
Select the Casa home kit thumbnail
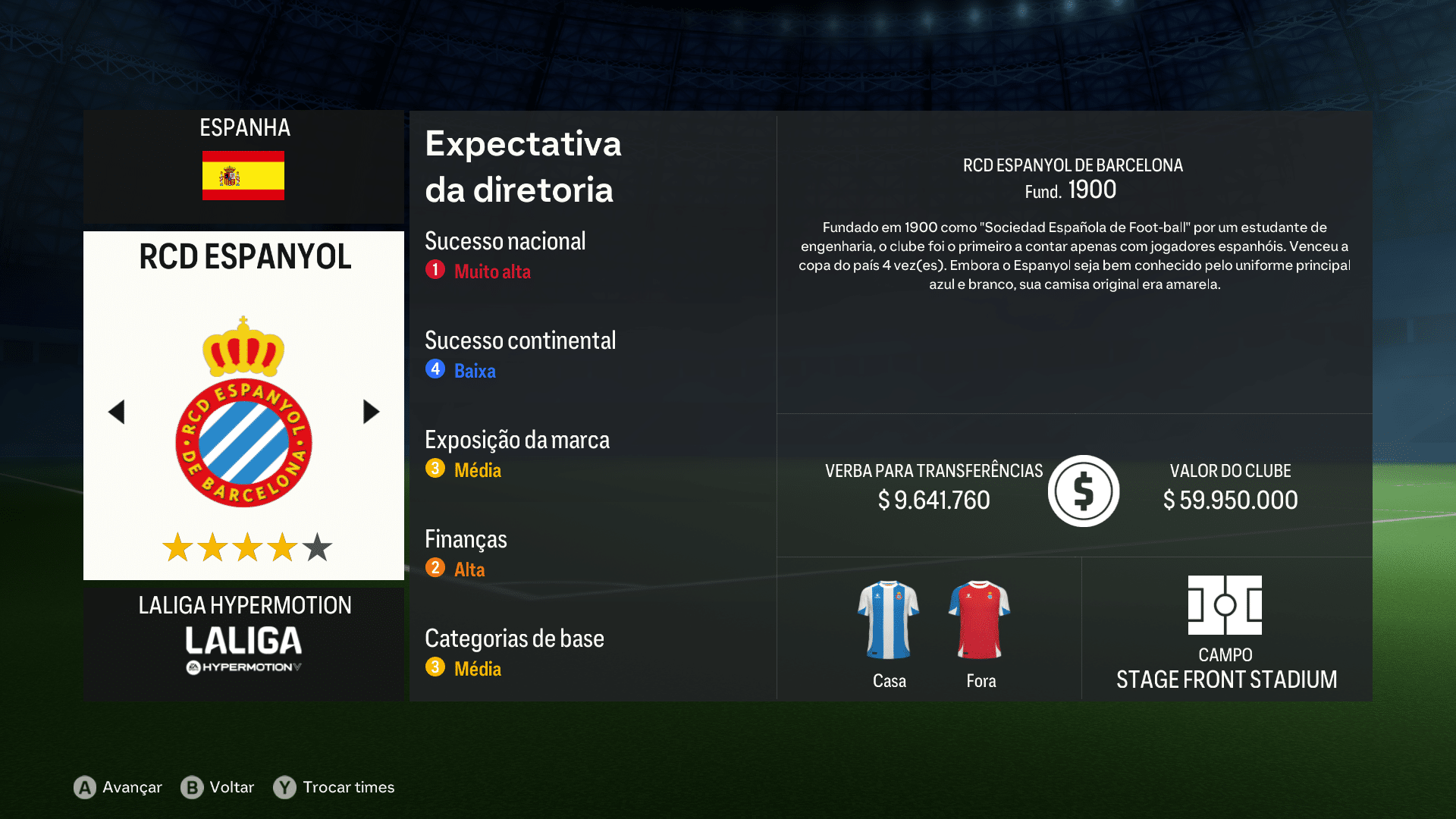[889, 618]
